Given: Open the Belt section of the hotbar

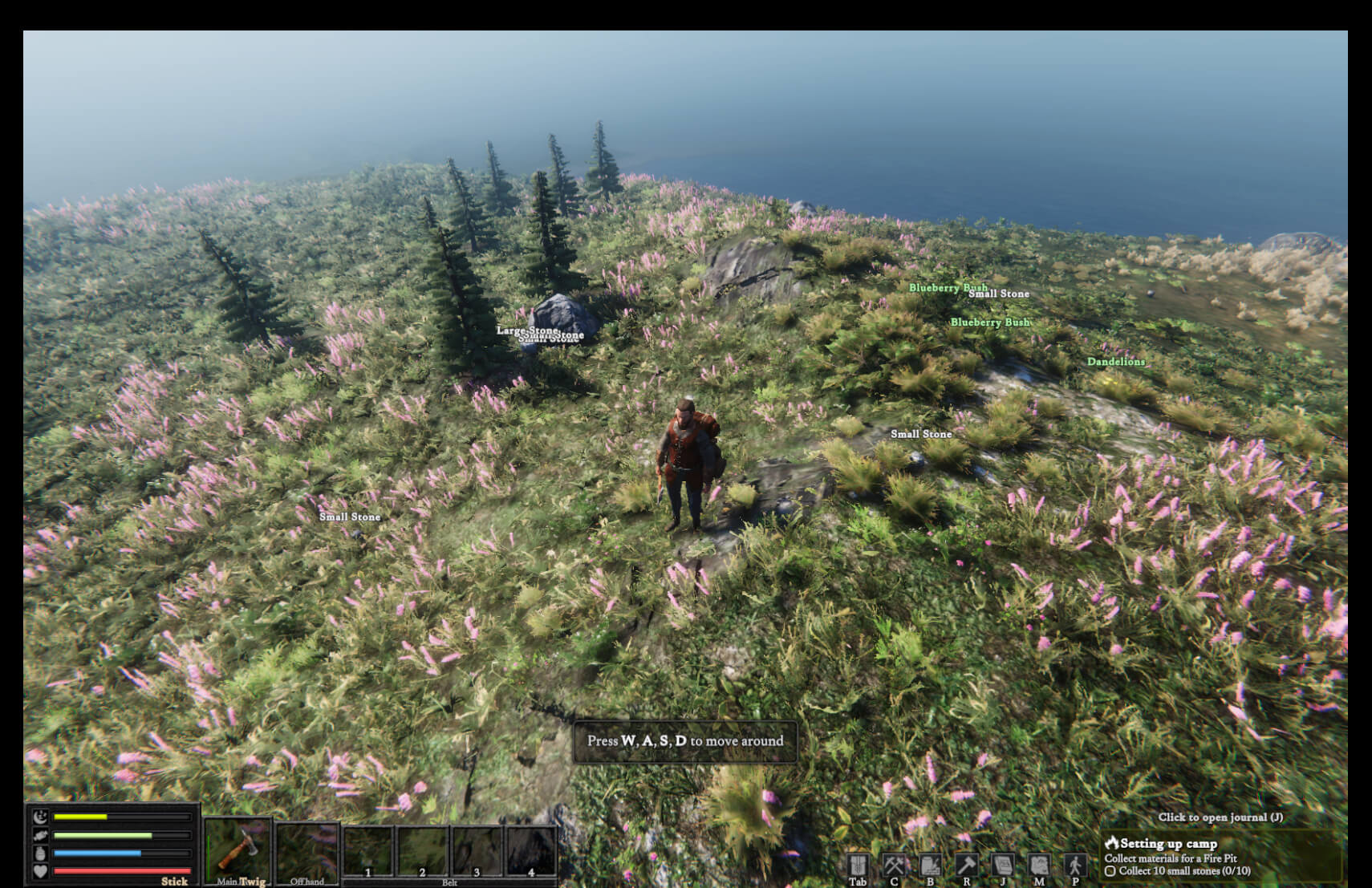Looking at the screenshot, I should (x=449, y=881).
